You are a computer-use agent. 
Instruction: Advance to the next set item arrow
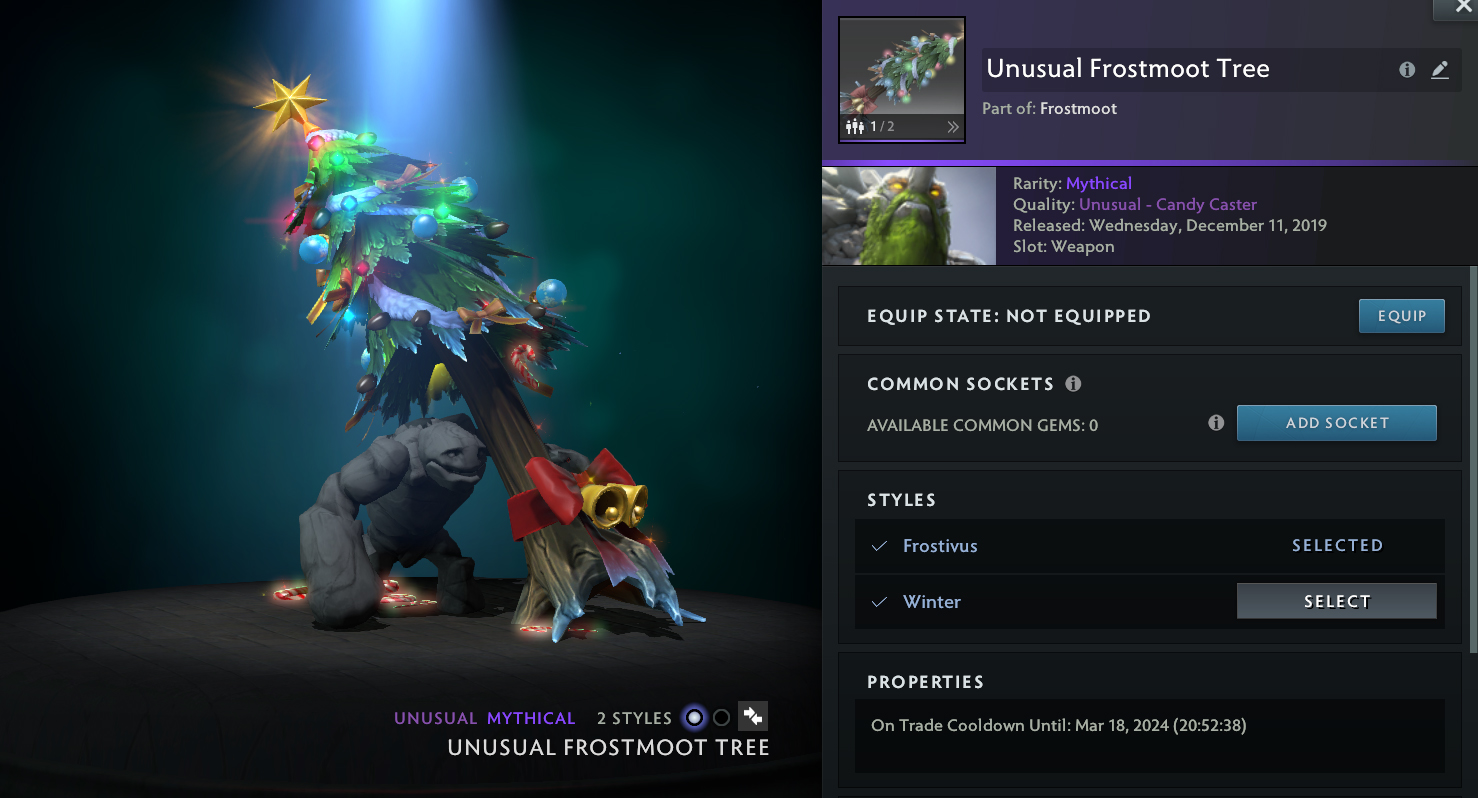(x=952, y=127)
